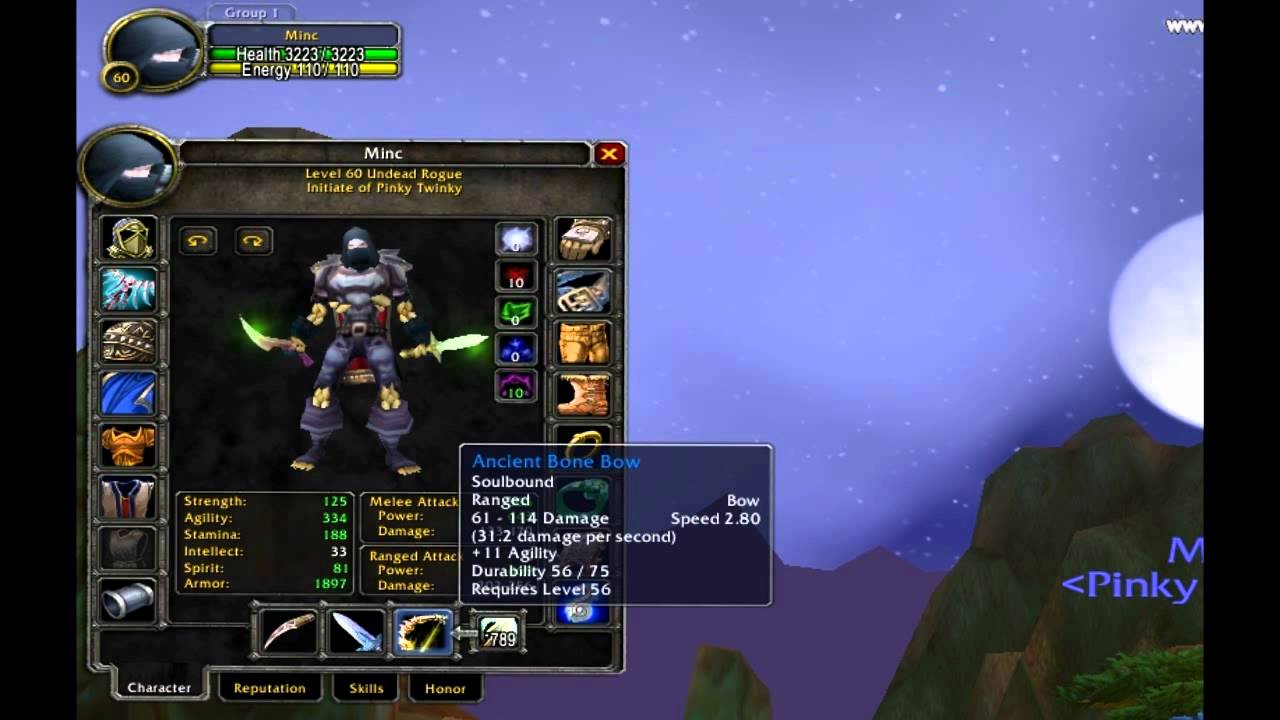The width and height of the screenshot is (1280, 720).
Task: Click the curved main-hand dagger slot
Action: click(x=290, y=632)
